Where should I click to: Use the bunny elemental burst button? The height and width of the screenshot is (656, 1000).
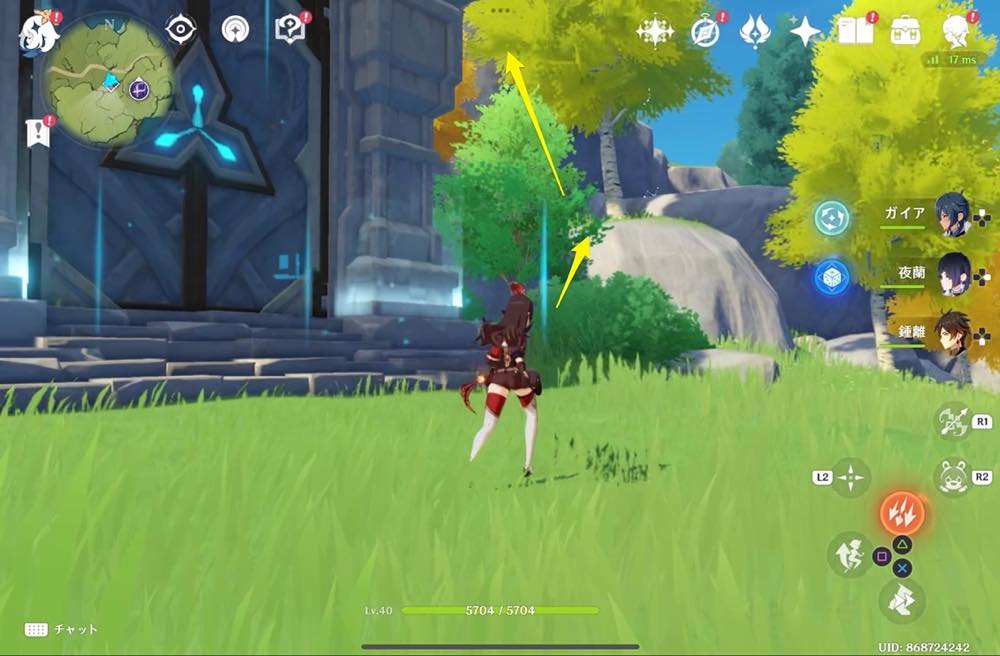(x=952, y=477)
